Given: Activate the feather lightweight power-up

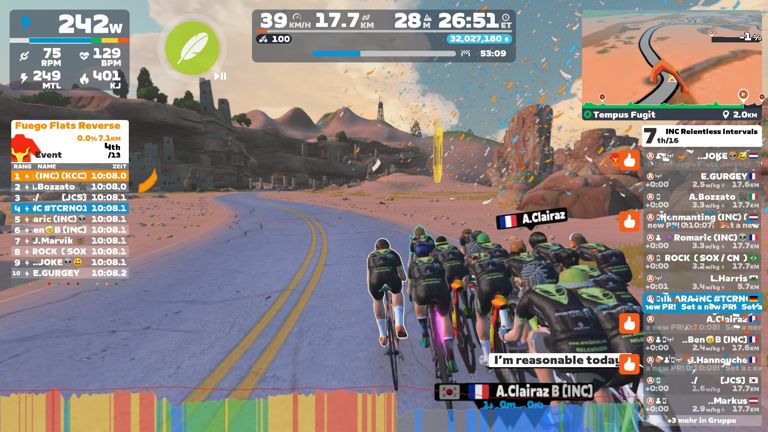Looking at the screenshot, I should (192, 44).
